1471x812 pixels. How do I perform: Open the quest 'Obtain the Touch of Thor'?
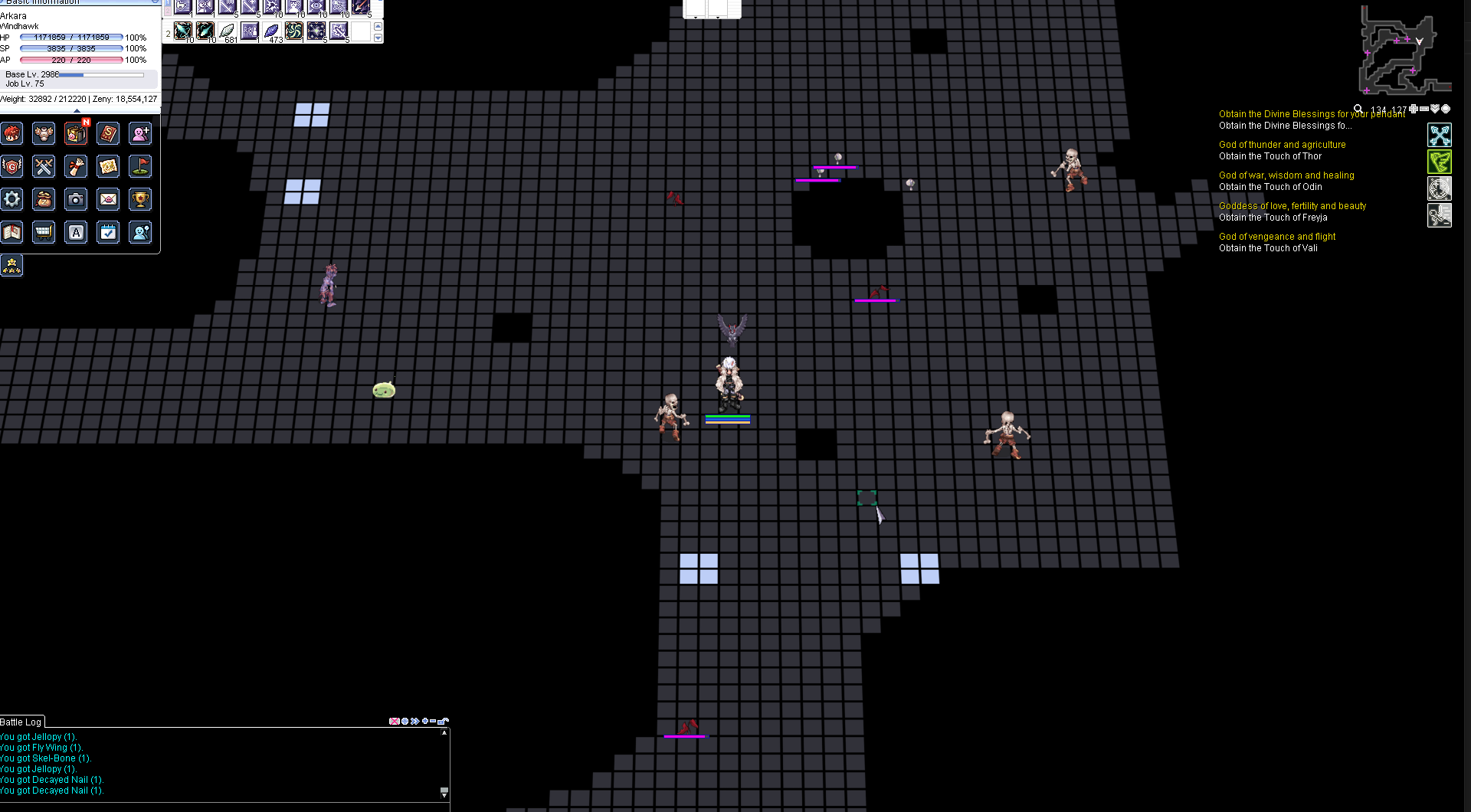[x=1270, y=156]
